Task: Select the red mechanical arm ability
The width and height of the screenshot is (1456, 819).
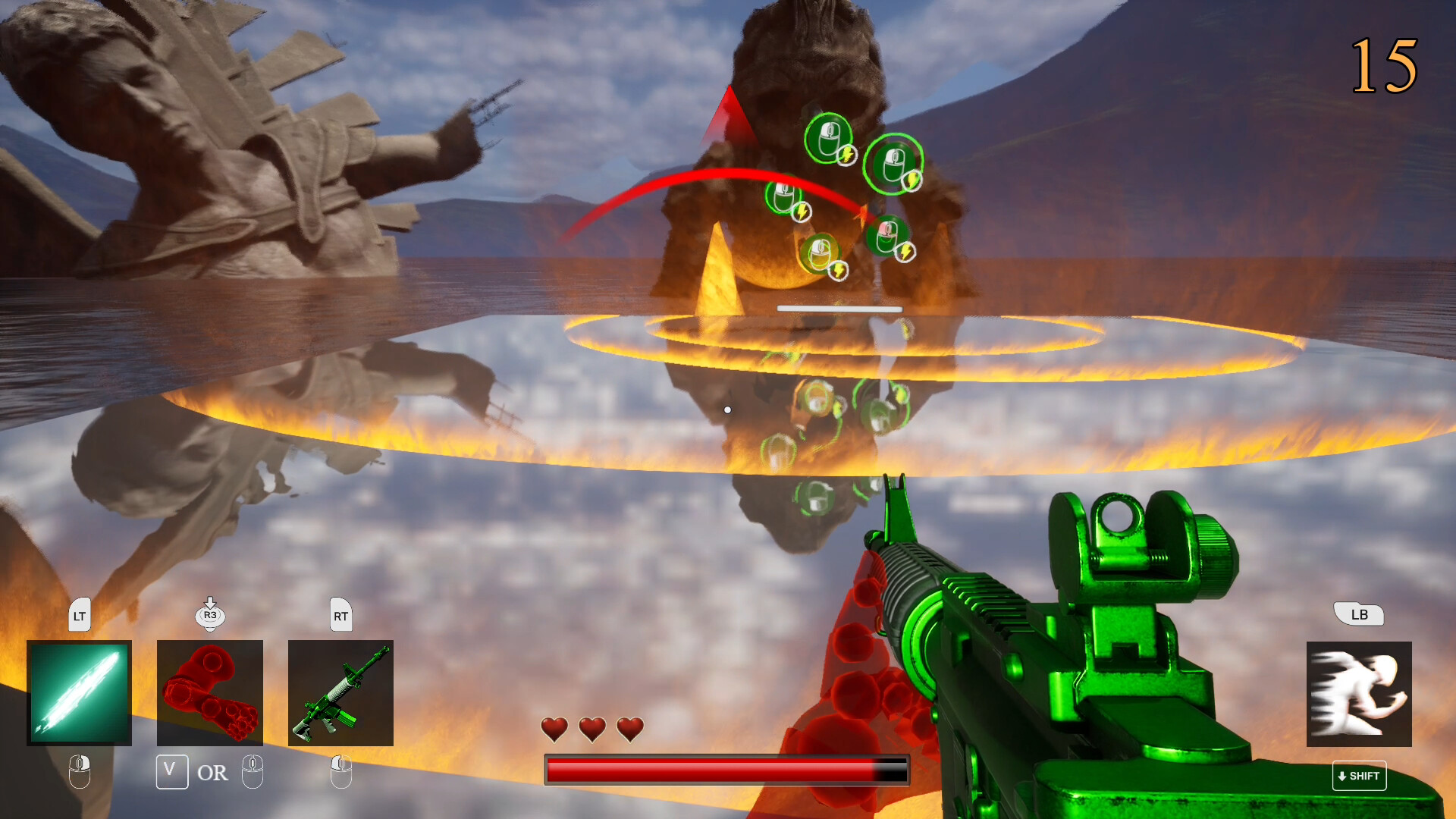Action: pos(210,692)
